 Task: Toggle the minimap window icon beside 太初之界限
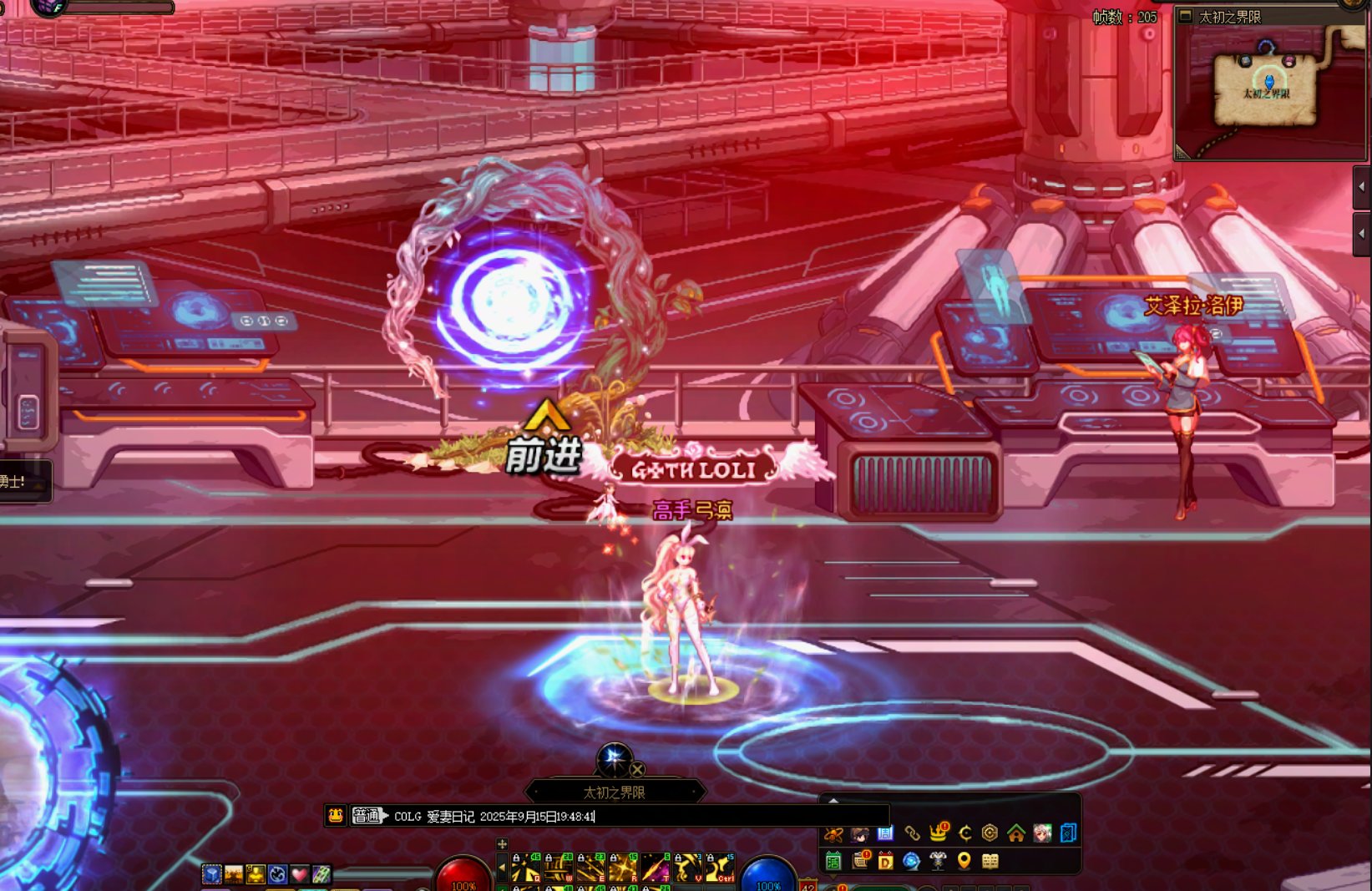pyautogui.click(x=1185, y=16)
